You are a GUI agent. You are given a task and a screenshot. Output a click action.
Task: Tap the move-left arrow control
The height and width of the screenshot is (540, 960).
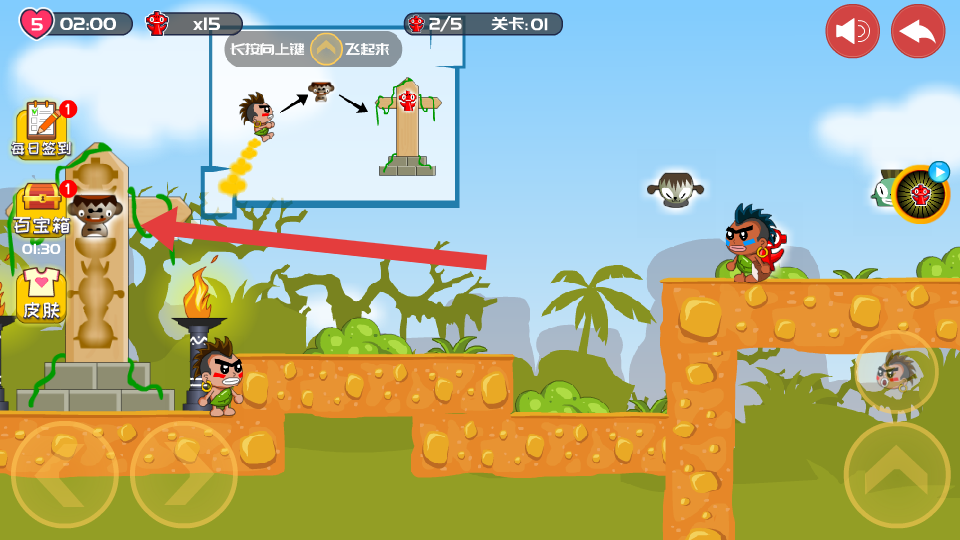64,474
